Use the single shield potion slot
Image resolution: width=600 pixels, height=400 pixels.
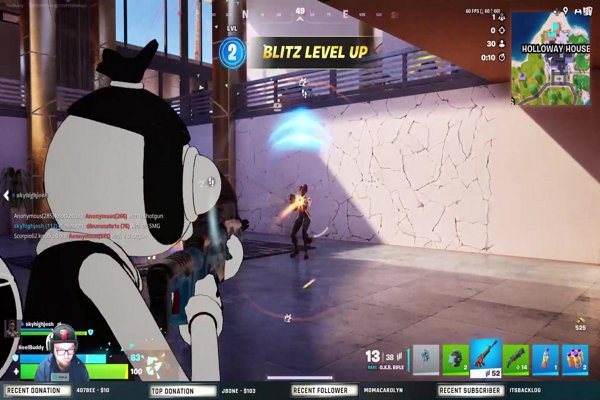[x=545, y=357]
